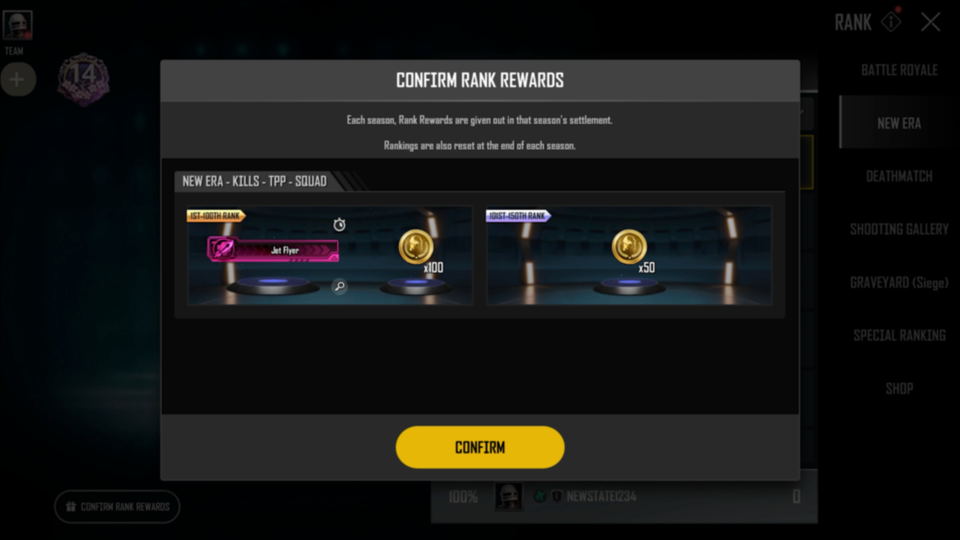
Task: Confirm the rank rewards
Action: point(480,447)
